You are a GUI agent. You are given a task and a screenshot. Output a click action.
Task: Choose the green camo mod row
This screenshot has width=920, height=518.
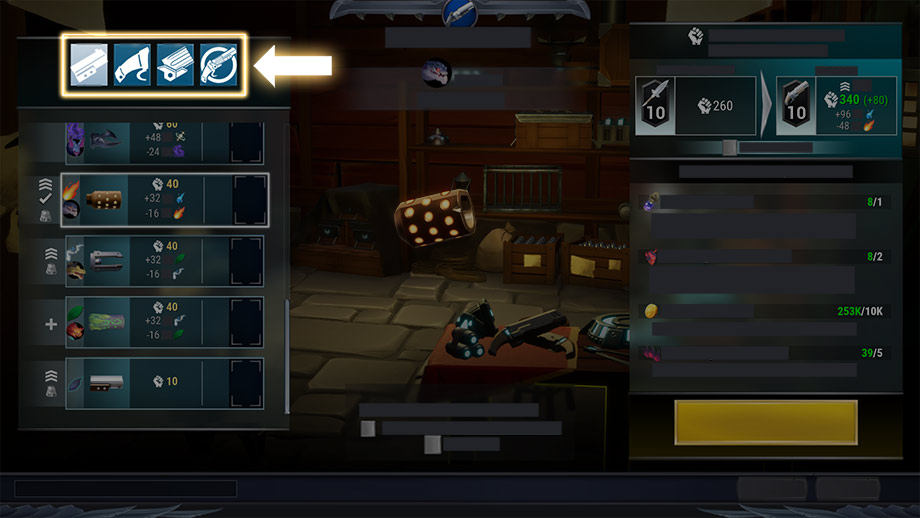pyautogui.click(x=165, y=322)
